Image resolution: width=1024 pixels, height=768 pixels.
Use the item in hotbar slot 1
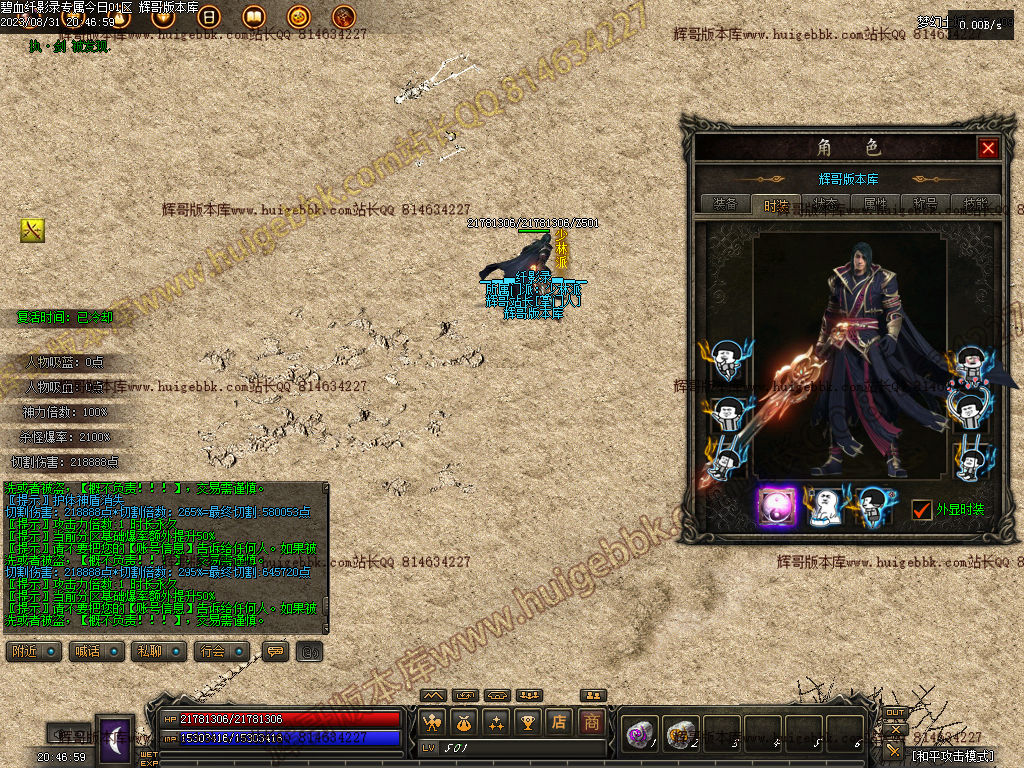point(639,734)
